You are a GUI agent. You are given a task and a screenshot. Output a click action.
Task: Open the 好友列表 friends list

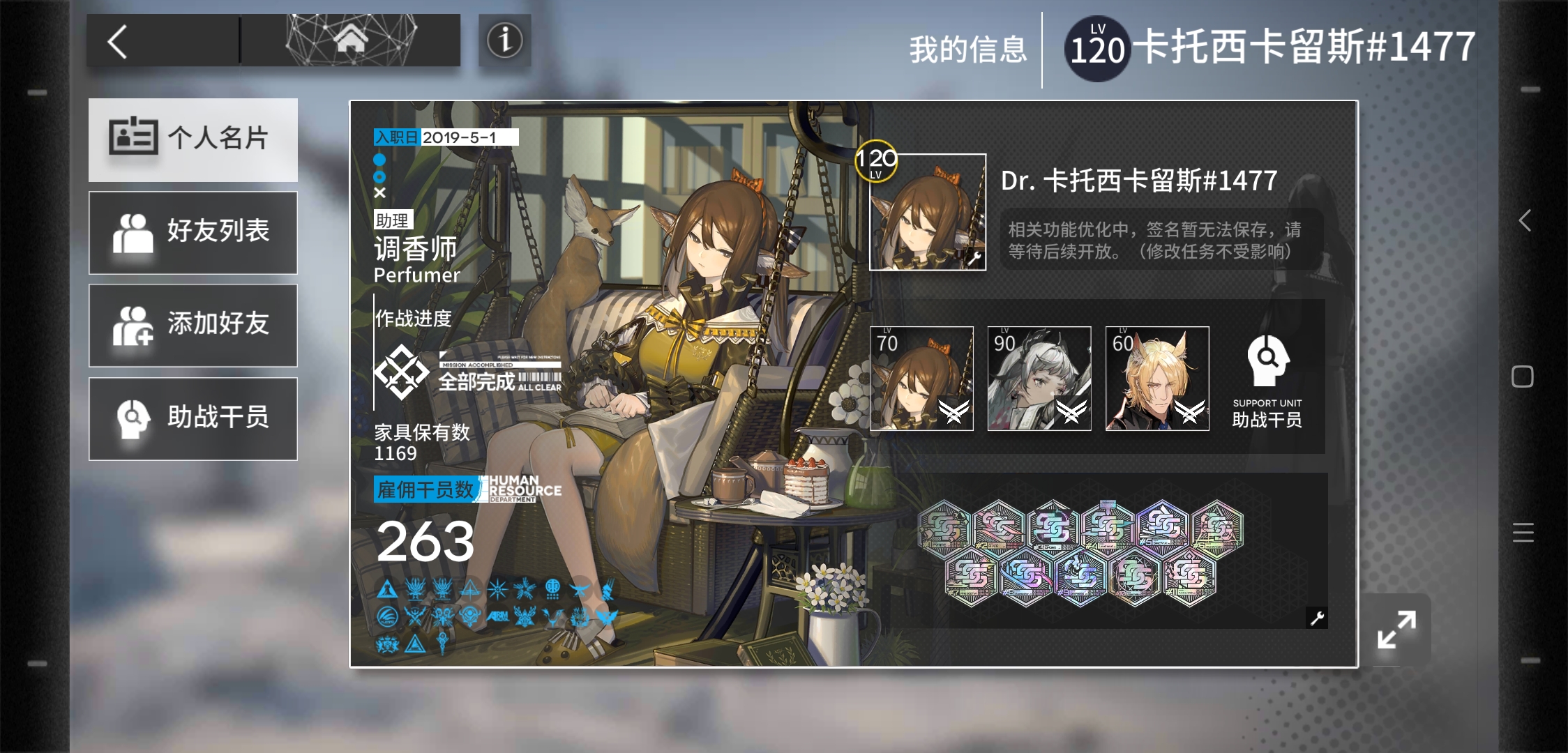tap(193, 233)
